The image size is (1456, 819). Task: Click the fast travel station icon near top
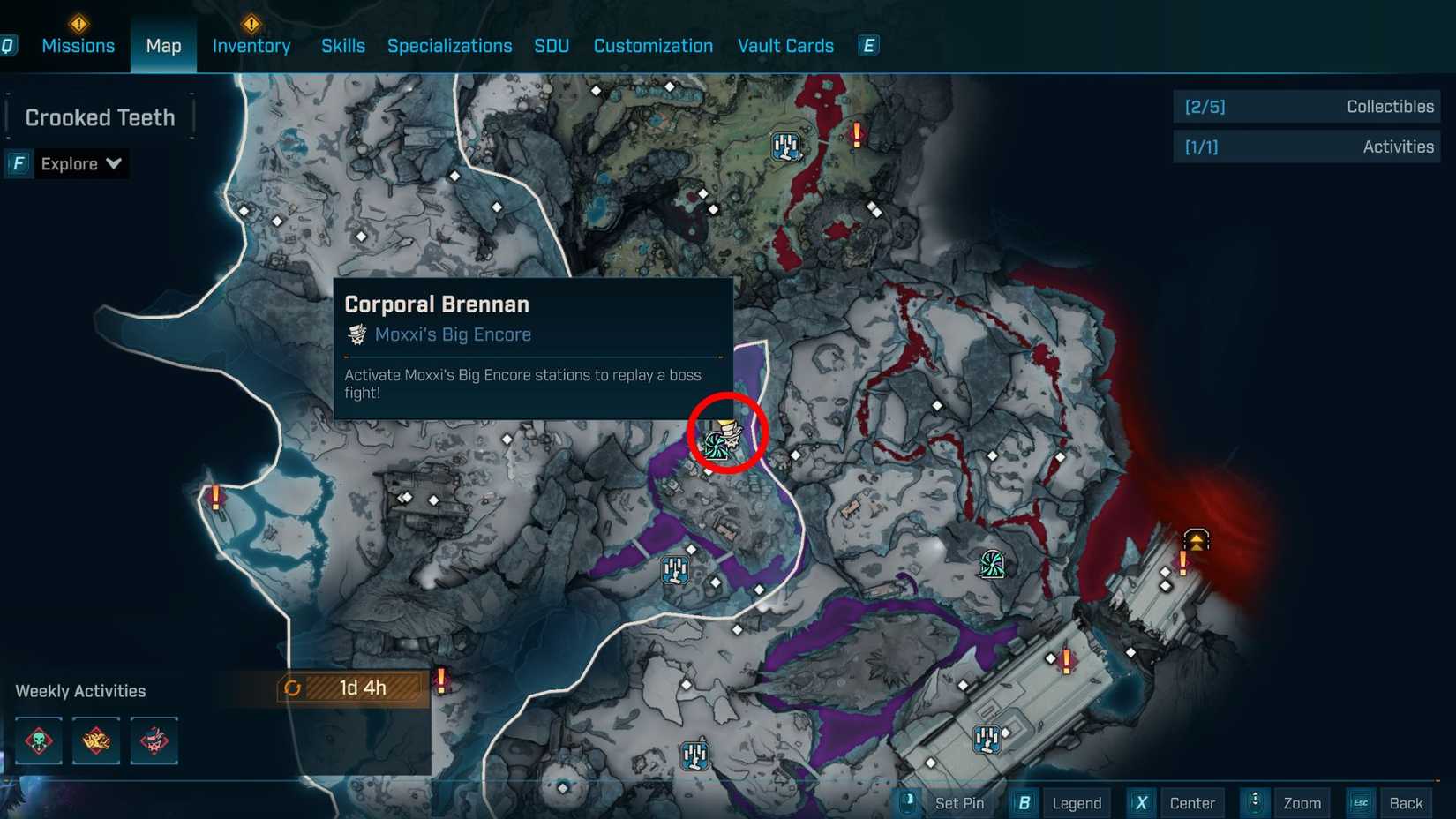[786, 146]
